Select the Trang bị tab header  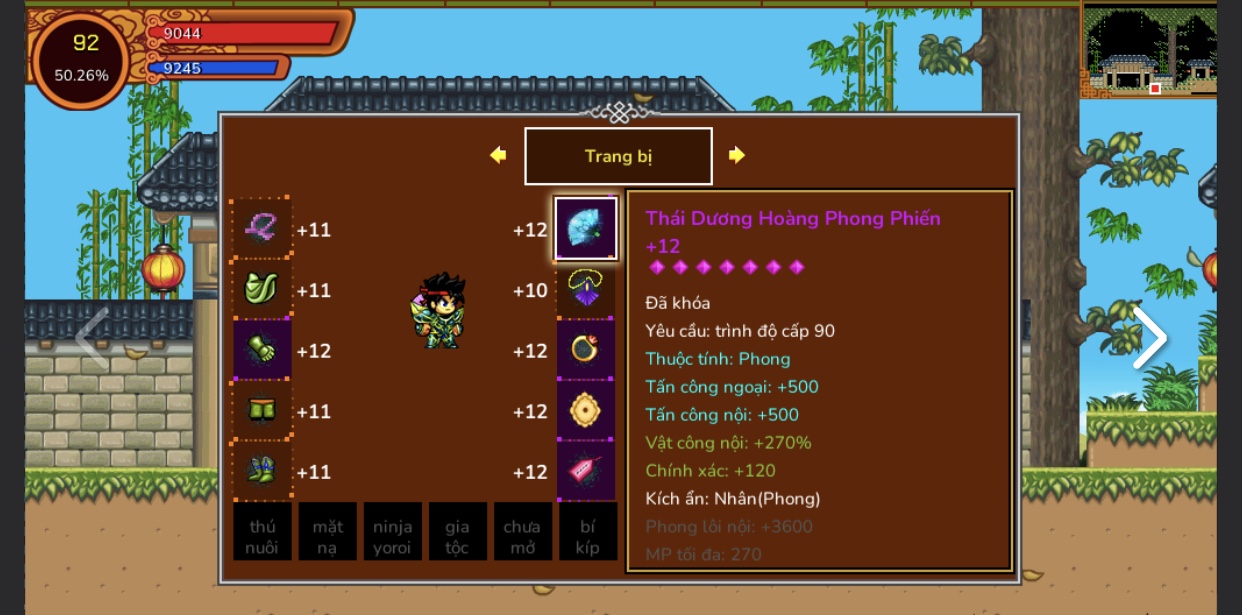click(x=618, y=156)
